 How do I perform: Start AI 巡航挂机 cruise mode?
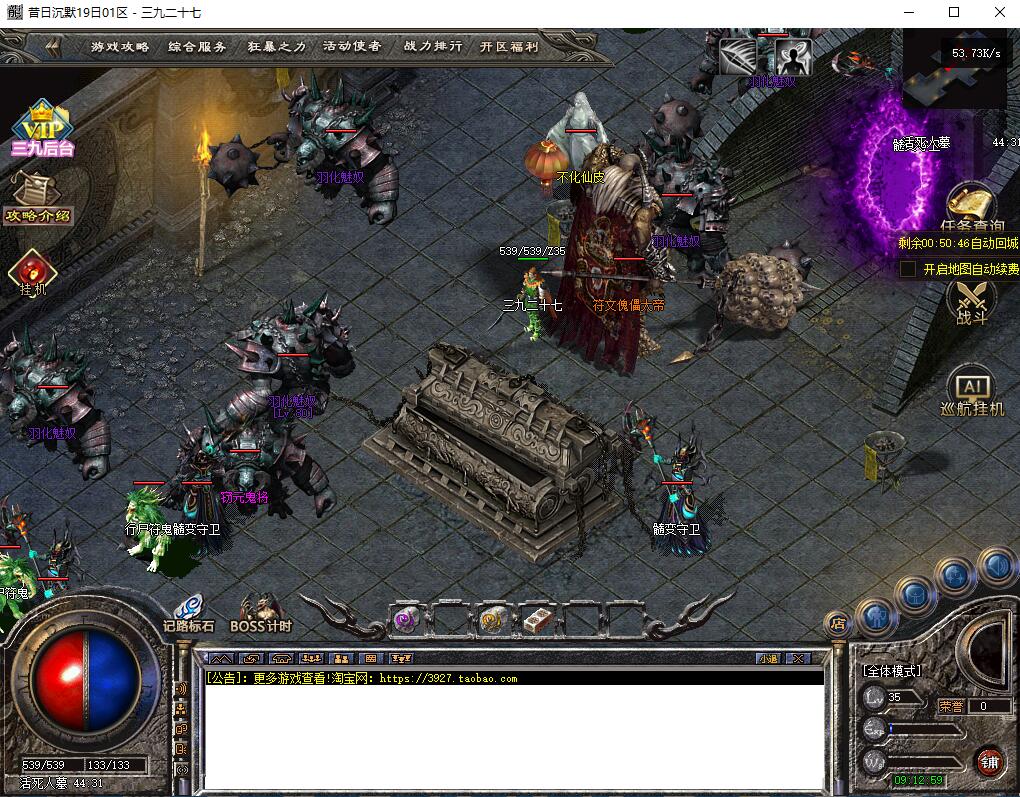tap(971, 393)
